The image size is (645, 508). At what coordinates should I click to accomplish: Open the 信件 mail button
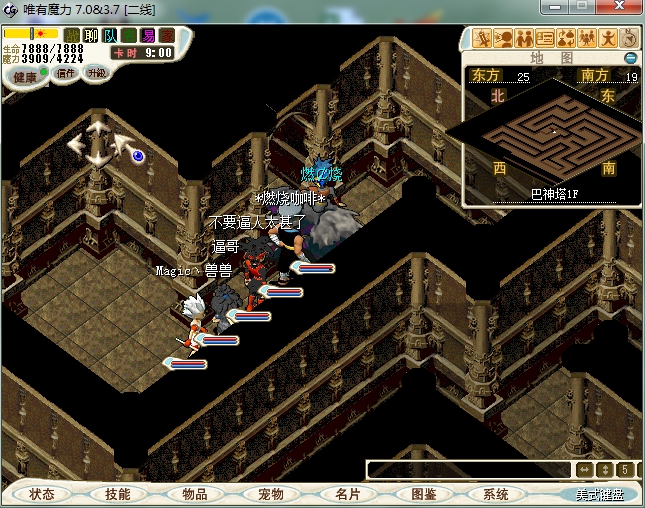(66, 73)
